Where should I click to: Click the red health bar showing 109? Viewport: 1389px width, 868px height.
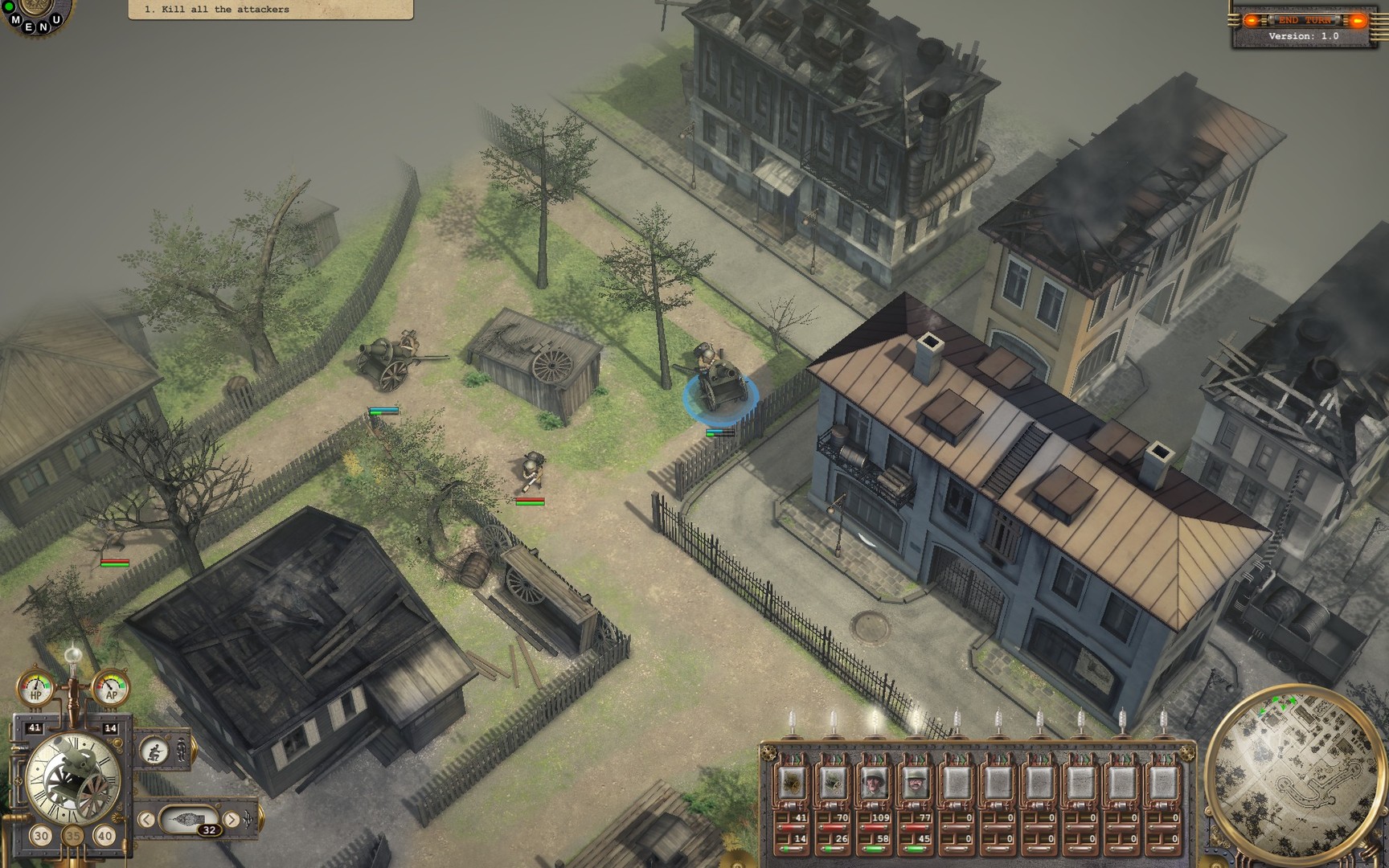point(875,826)
